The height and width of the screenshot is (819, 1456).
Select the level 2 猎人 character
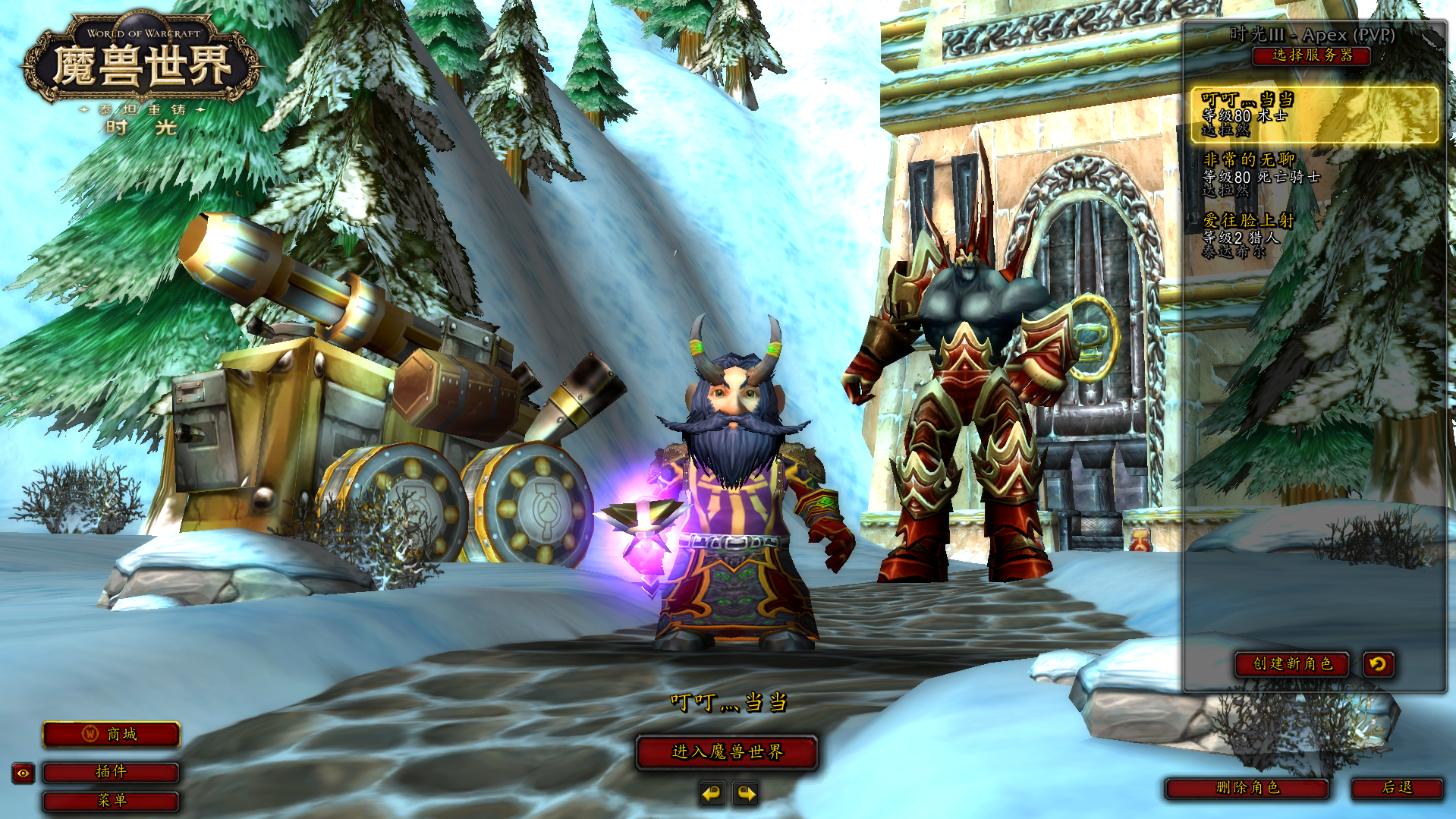click(x=1314, y=235)
